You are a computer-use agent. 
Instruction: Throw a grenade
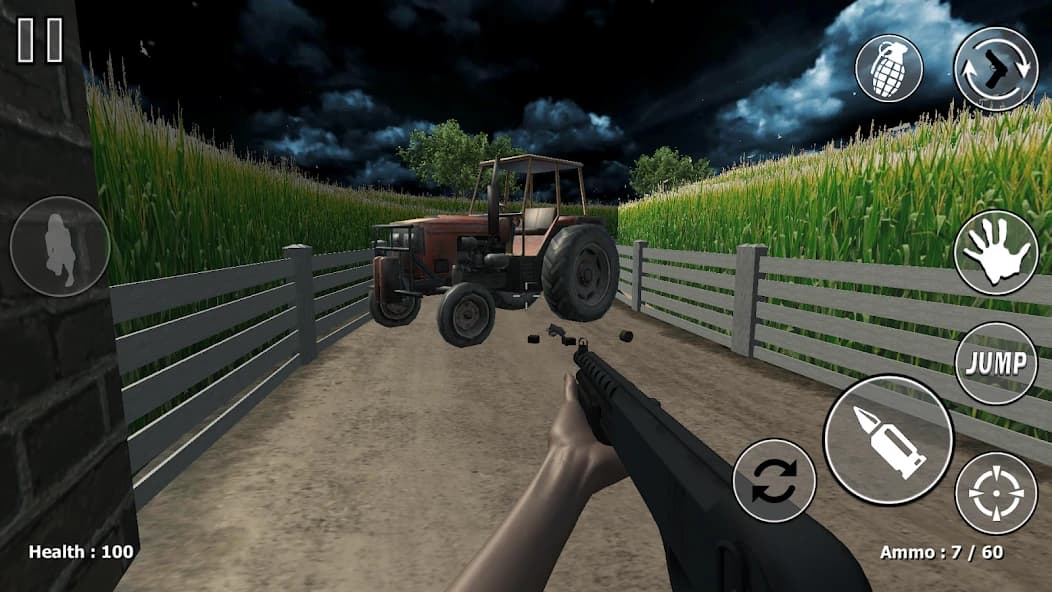888,68
